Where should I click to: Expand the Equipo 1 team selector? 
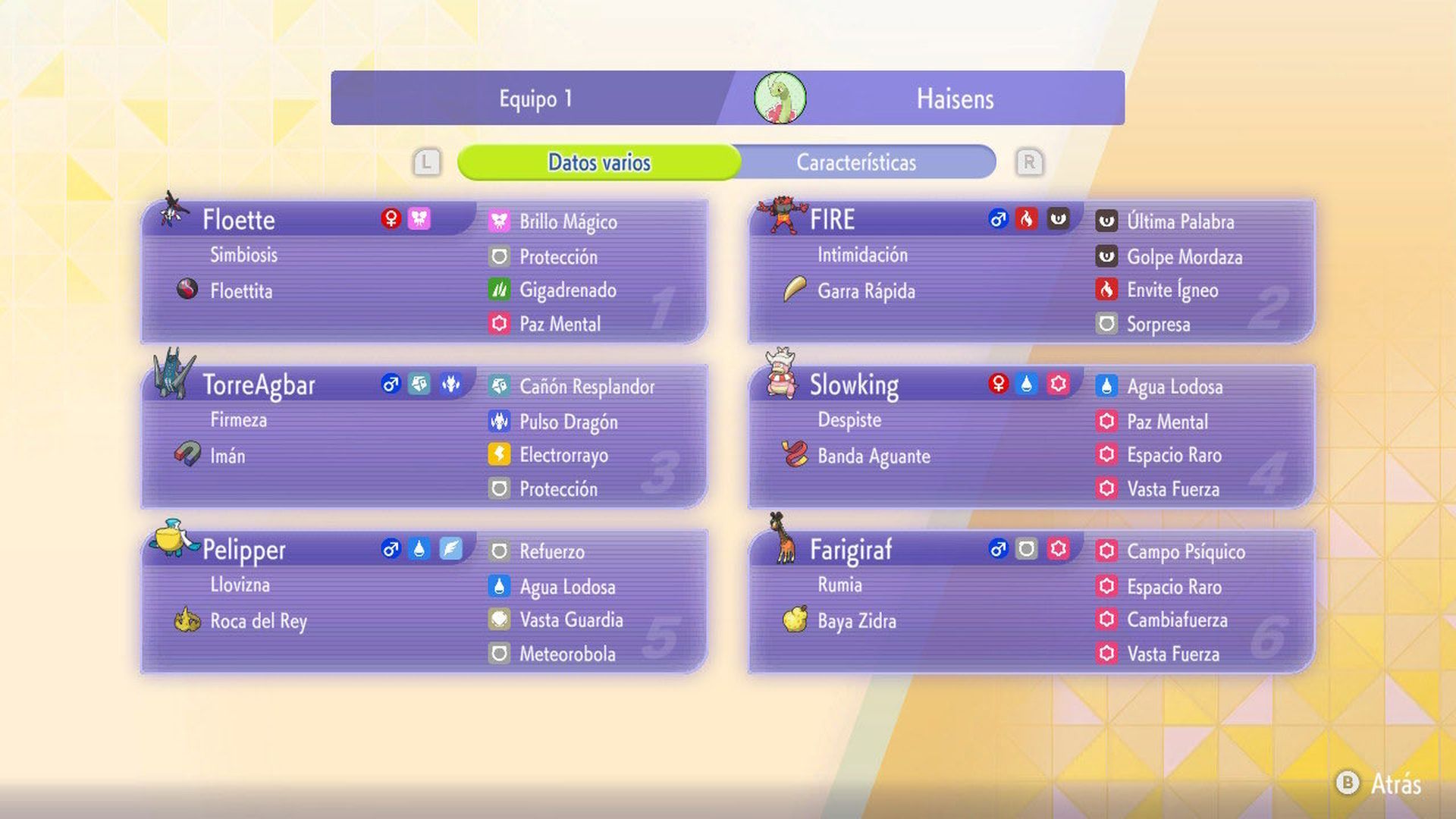pos(535,97)
